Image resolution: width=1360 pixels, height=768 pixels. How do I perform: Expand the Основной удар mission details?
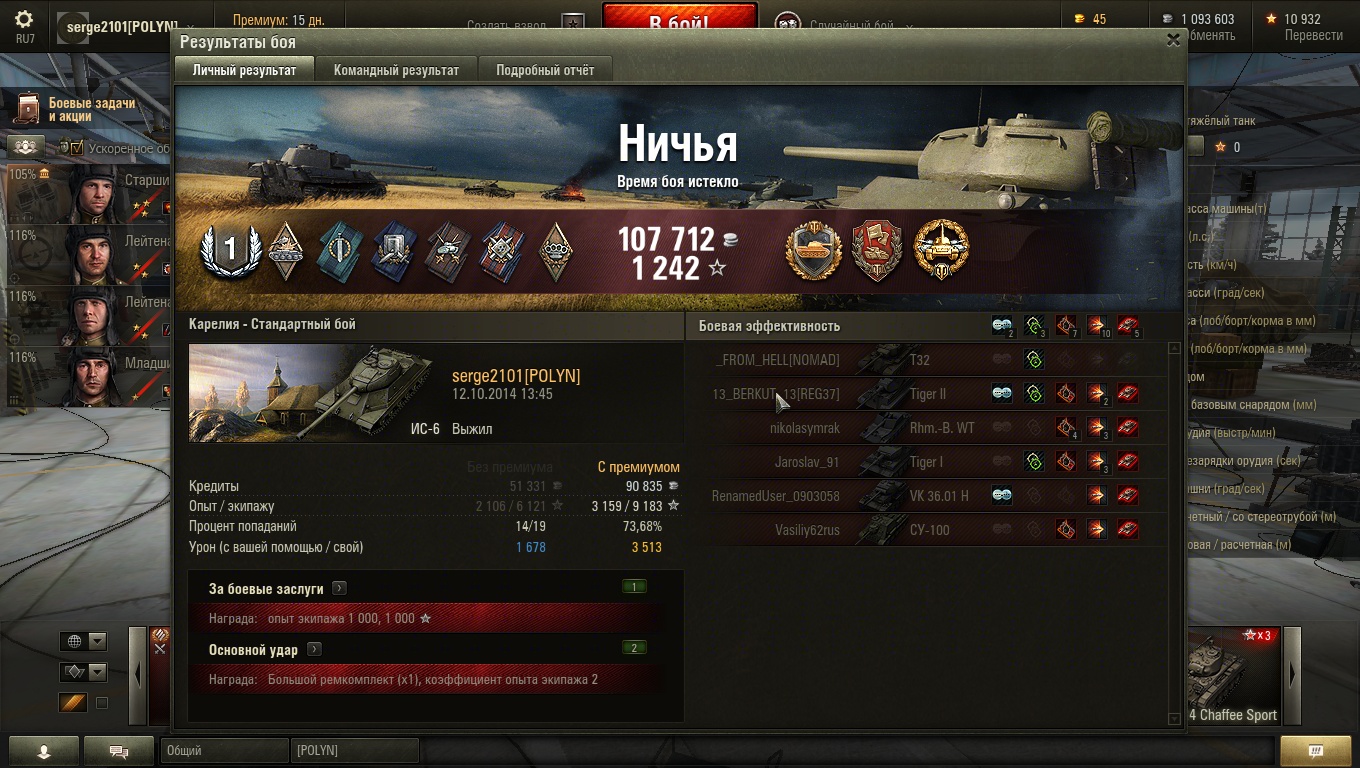(314, 650)
